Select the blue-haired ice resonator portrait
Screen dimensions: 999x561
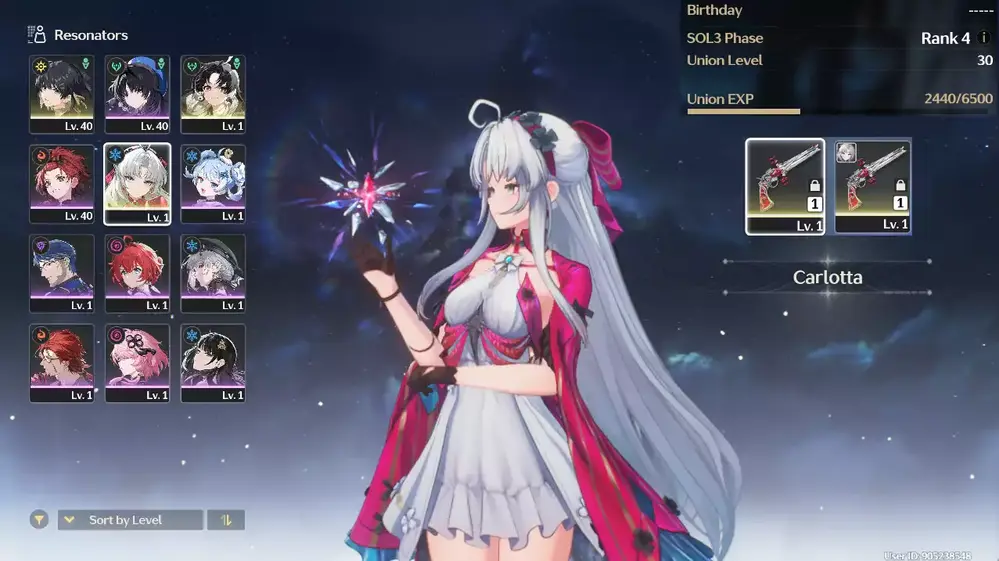[212, 184]
